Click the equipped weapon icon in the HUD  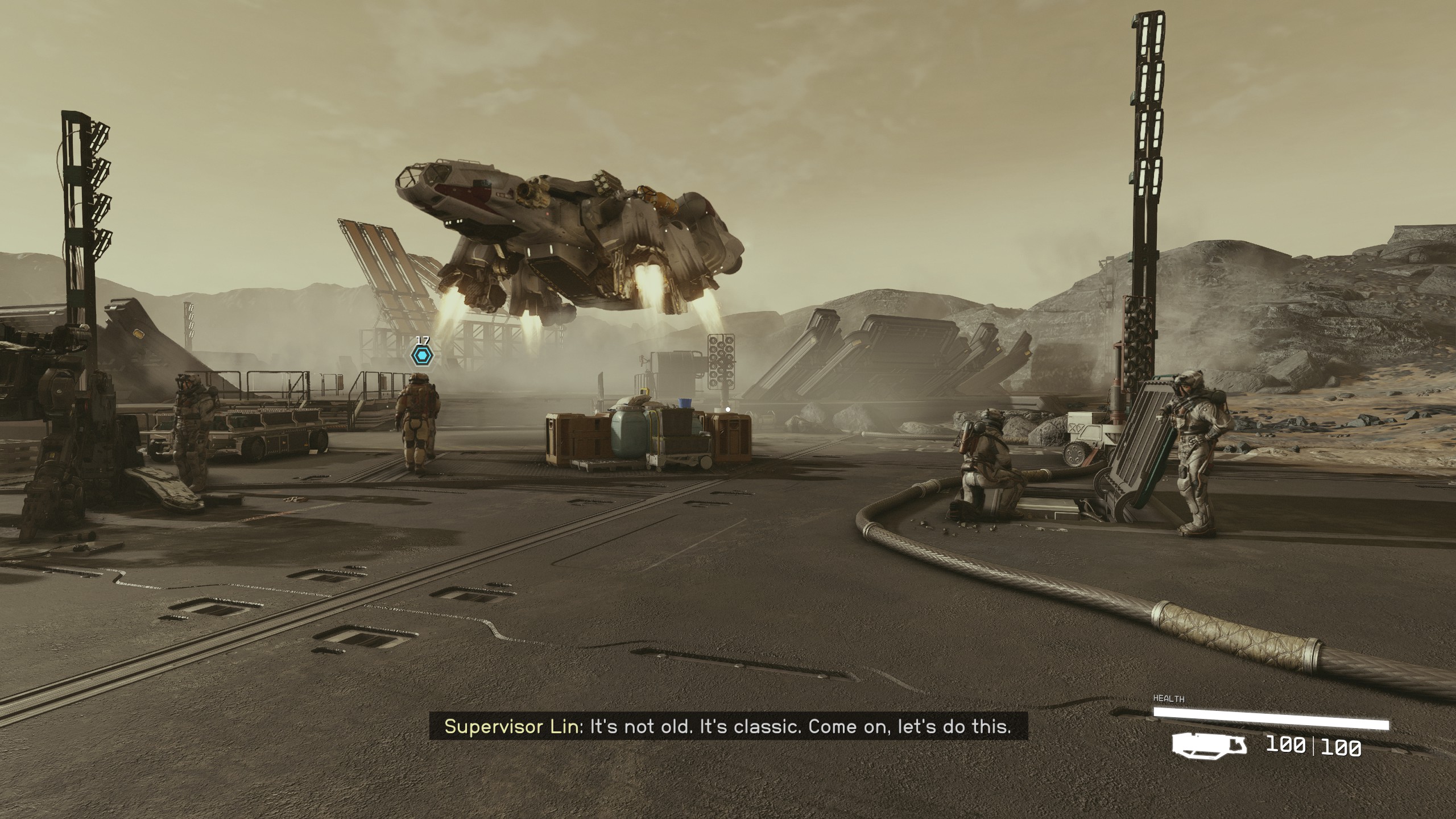1209,745
